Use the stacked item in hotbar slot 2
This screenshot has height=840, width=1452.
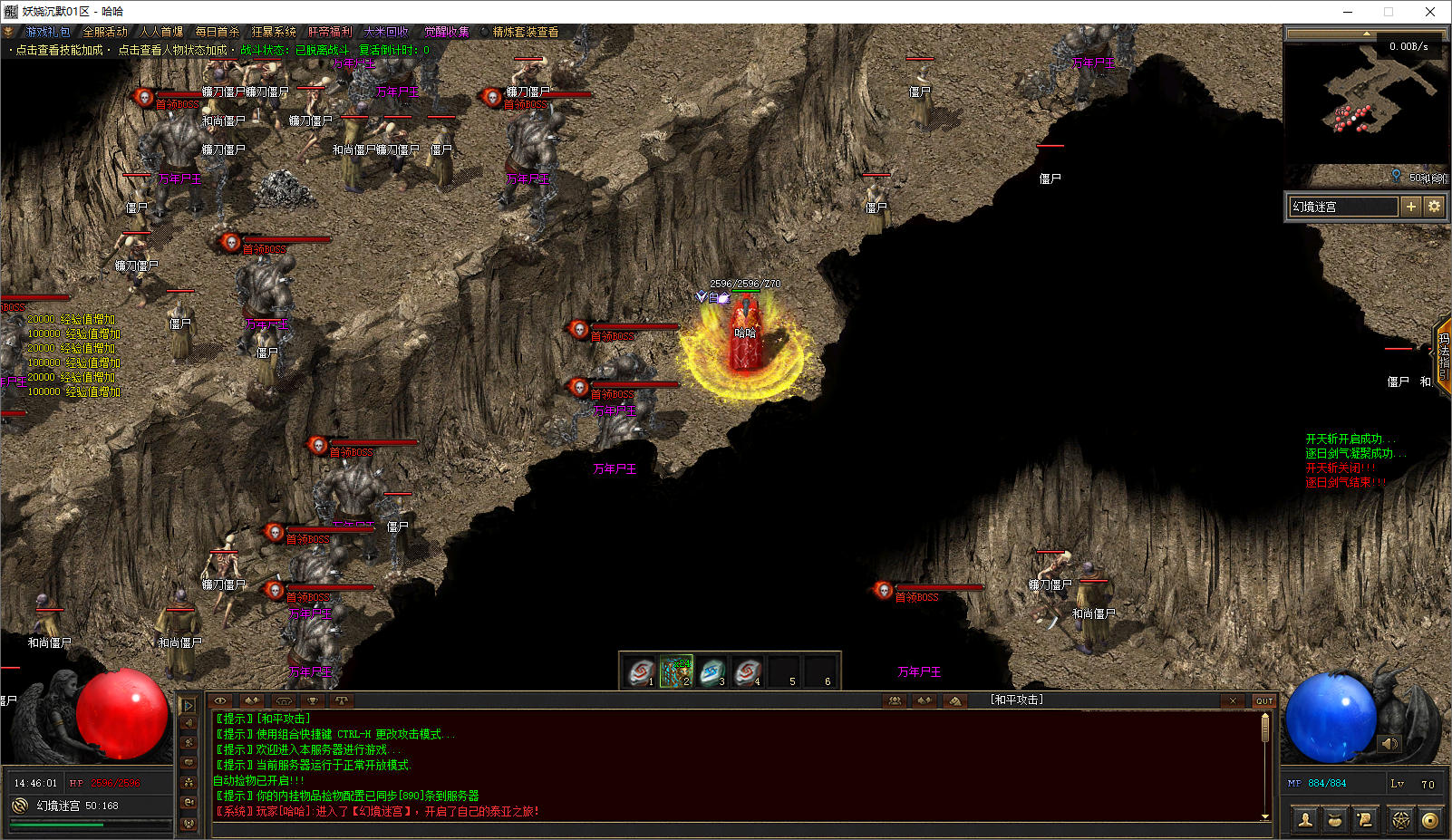pyautogui.click(x=676, y=671)
